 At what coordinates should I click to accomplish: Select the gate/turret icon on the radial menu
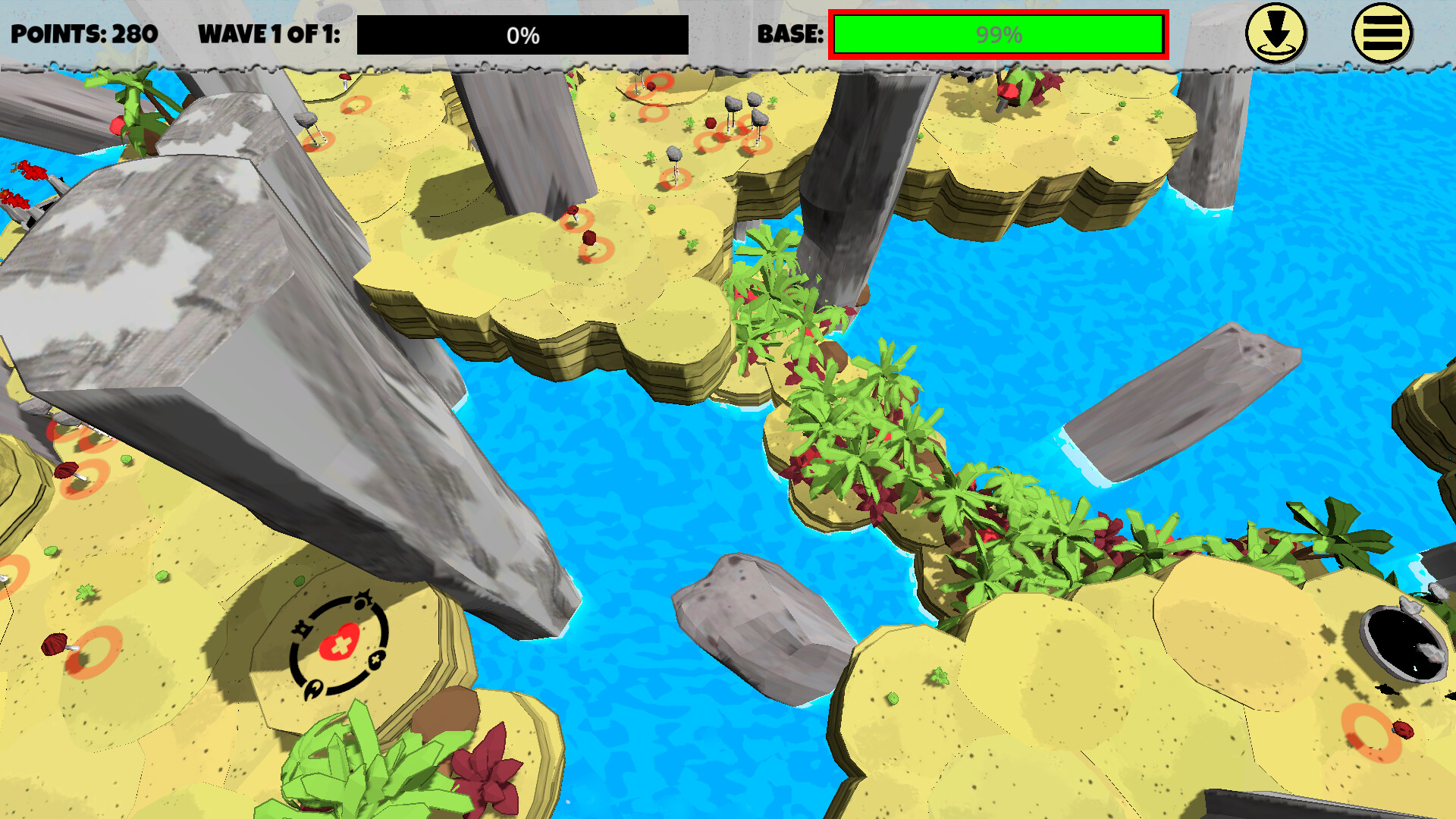[303, 629]
